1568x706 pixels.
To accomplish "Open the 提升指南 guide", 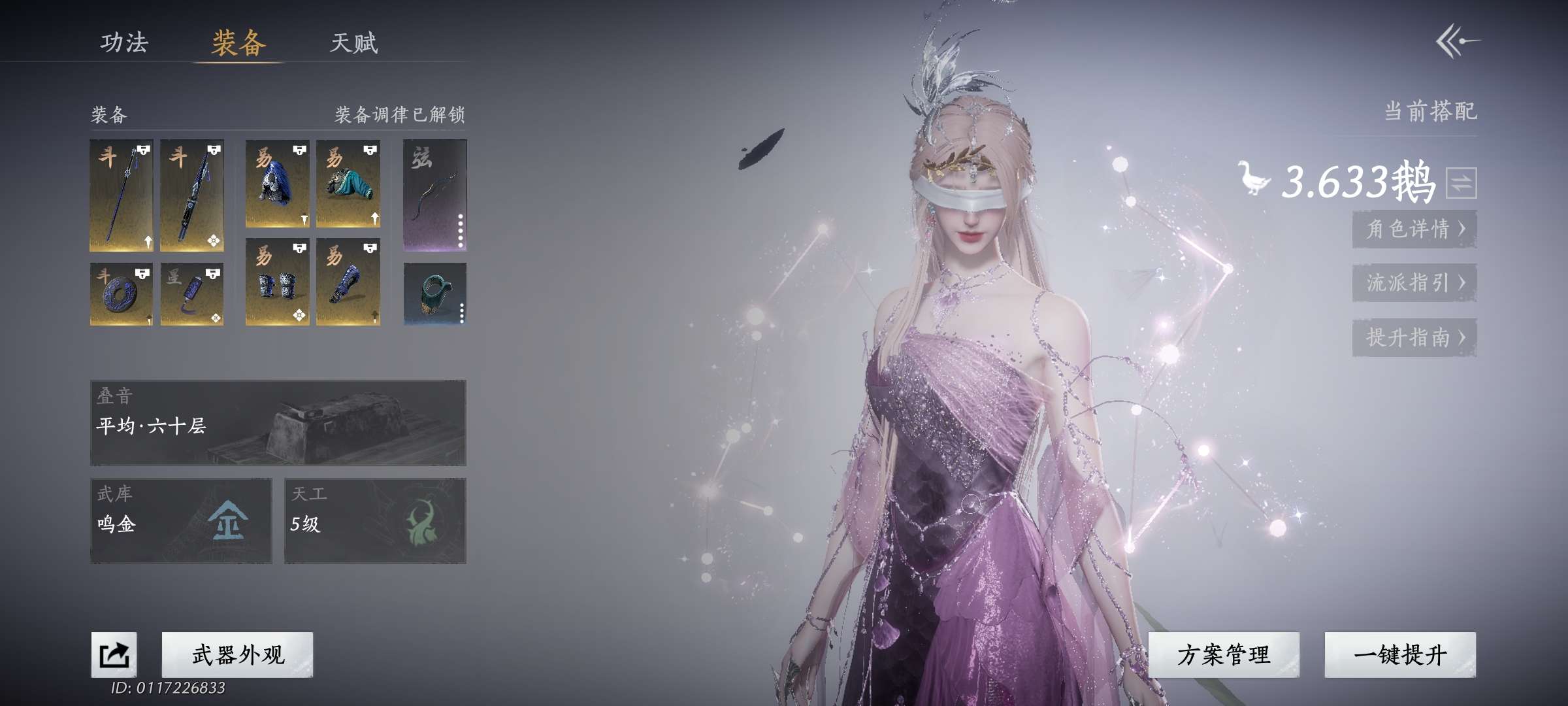I will pyautogui.click(x=1414, y=337).
